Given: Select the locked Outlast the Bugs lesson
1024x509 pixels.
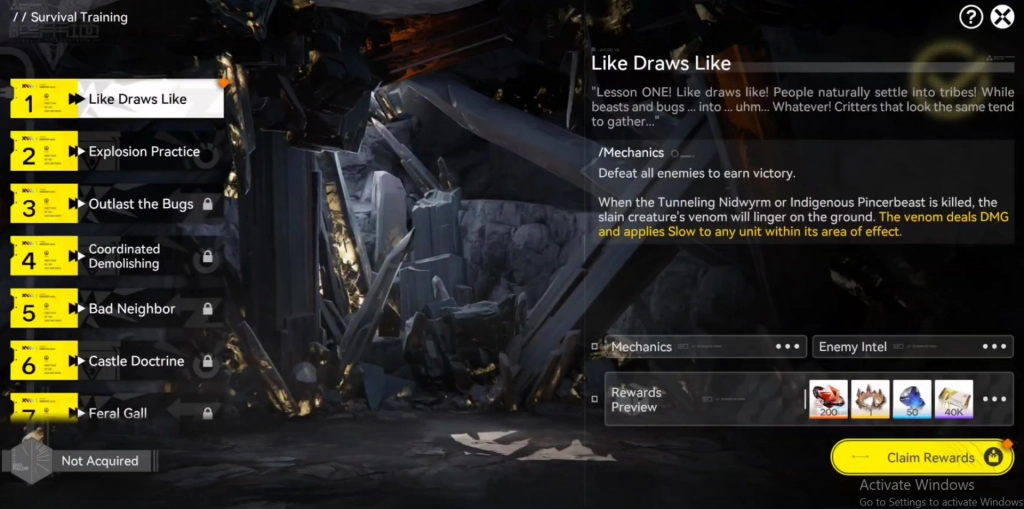Looking at the screenshot, I should click(140, 204).
